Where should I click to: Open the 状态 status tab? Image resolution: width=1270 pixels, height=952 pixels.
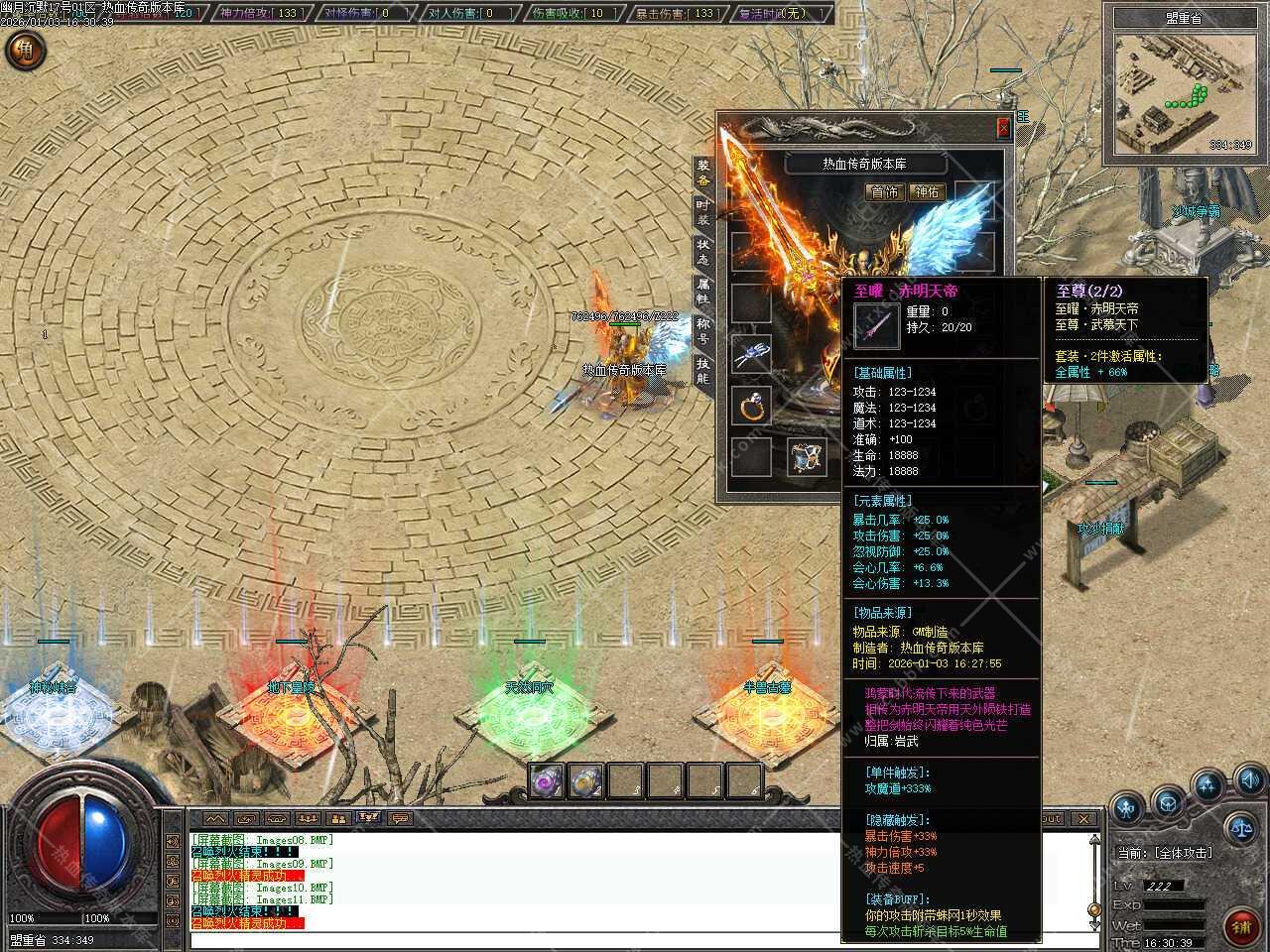point(702,251)
